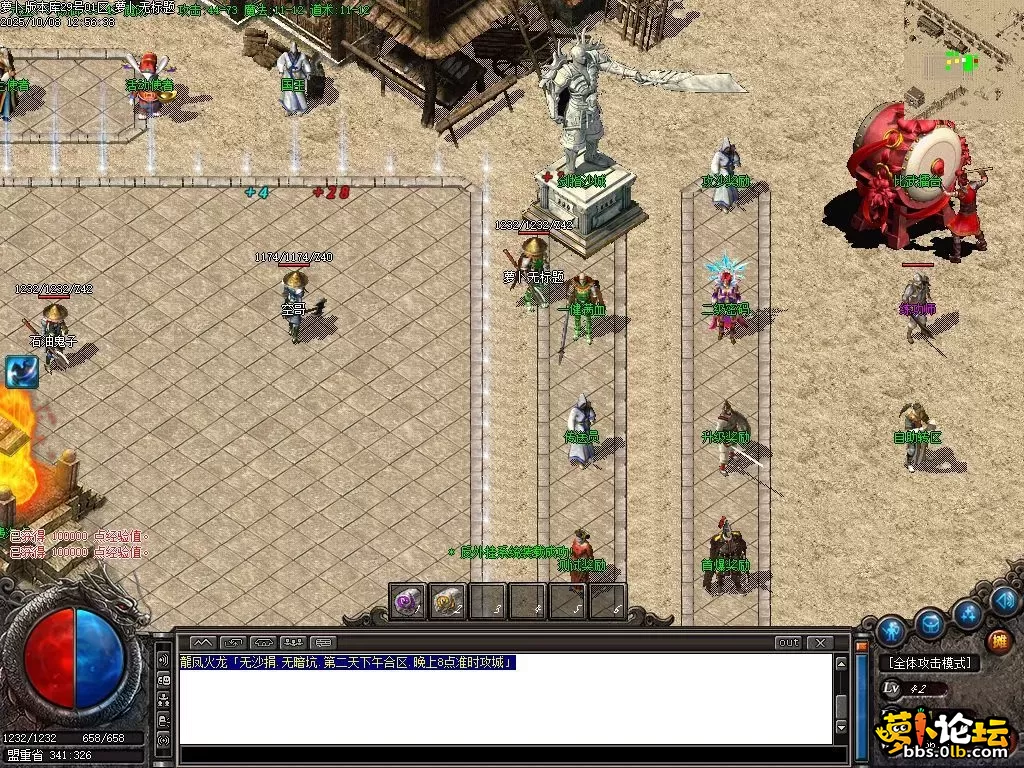Open the orange stall (摊) button
This screenshot has width=1024, height=768.
pos(999,641)
